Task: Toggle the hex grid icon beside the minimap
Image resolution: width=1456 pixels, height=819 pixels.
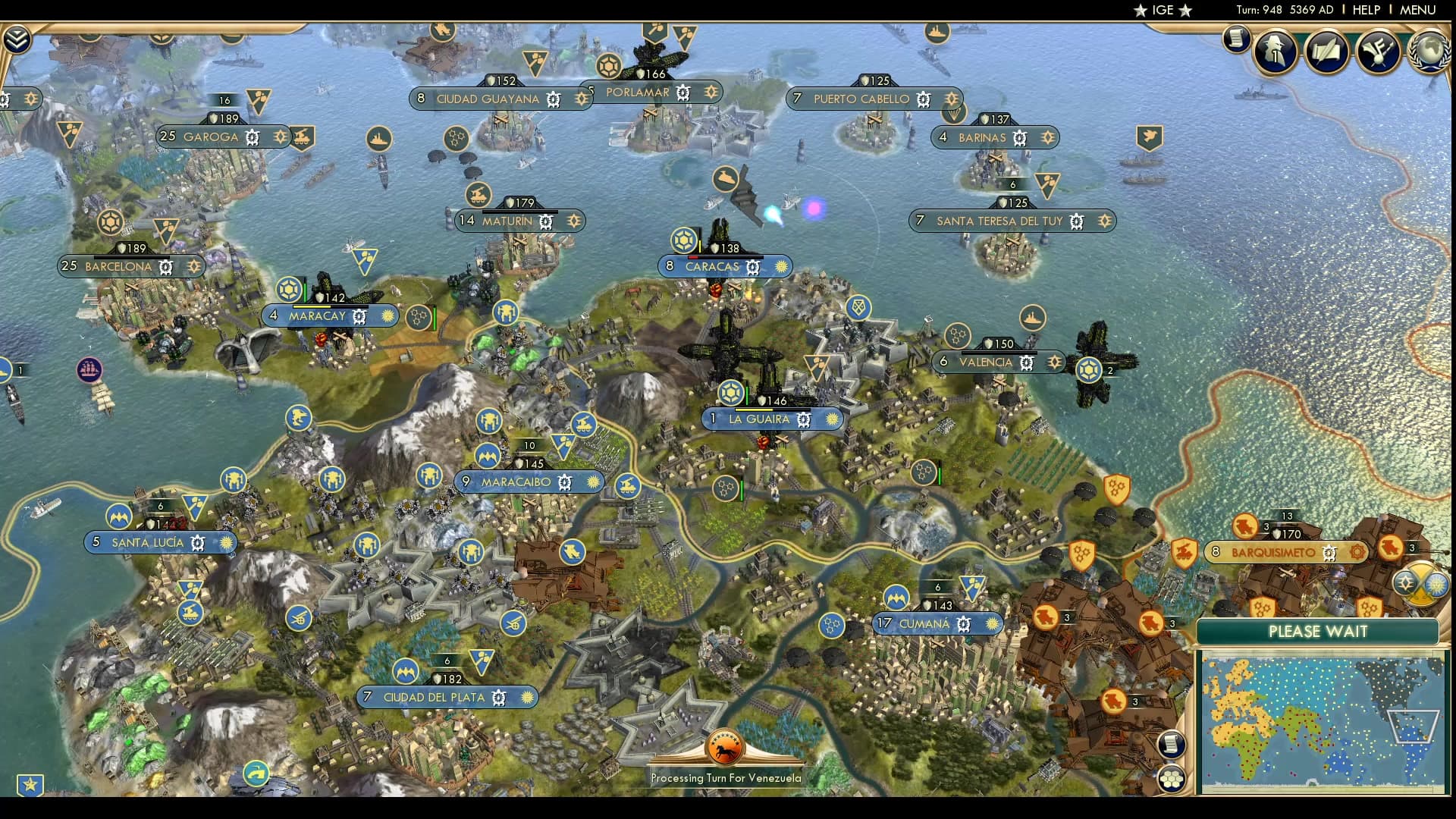Action: point(1173,777)
